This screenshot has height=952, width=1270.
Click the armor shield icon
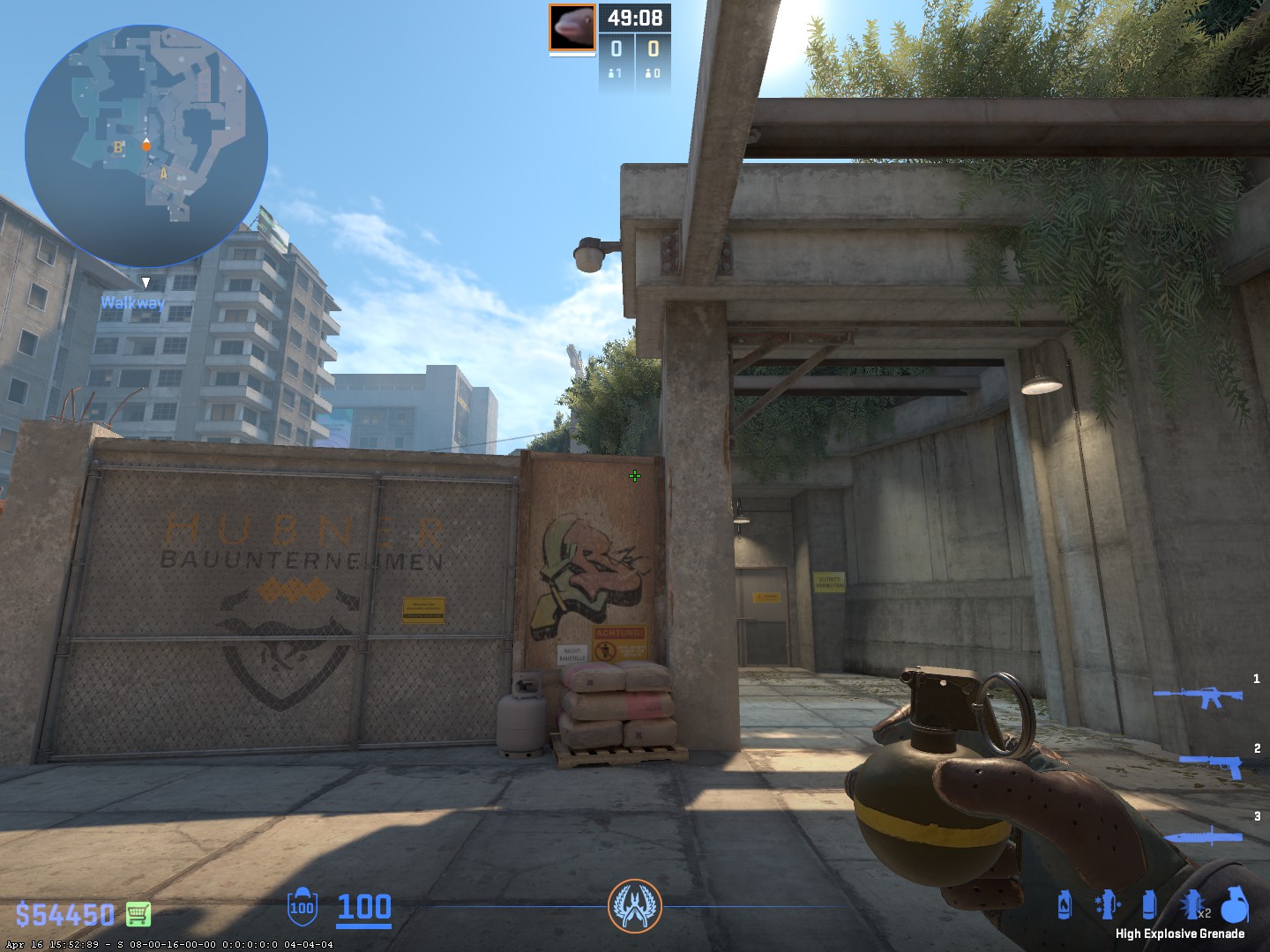(x=302, y=907)
